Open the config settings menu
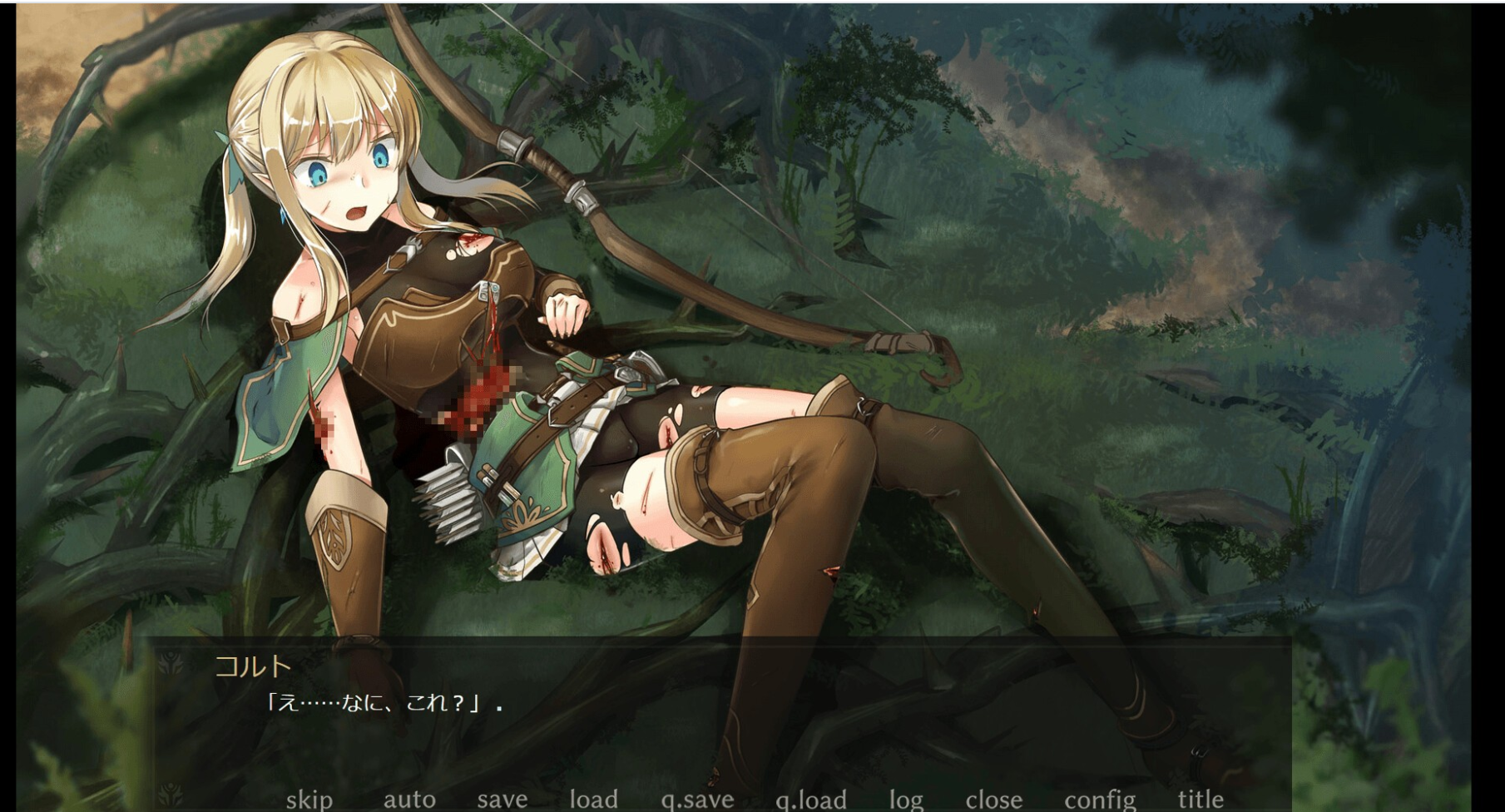 pos(1099,799)
